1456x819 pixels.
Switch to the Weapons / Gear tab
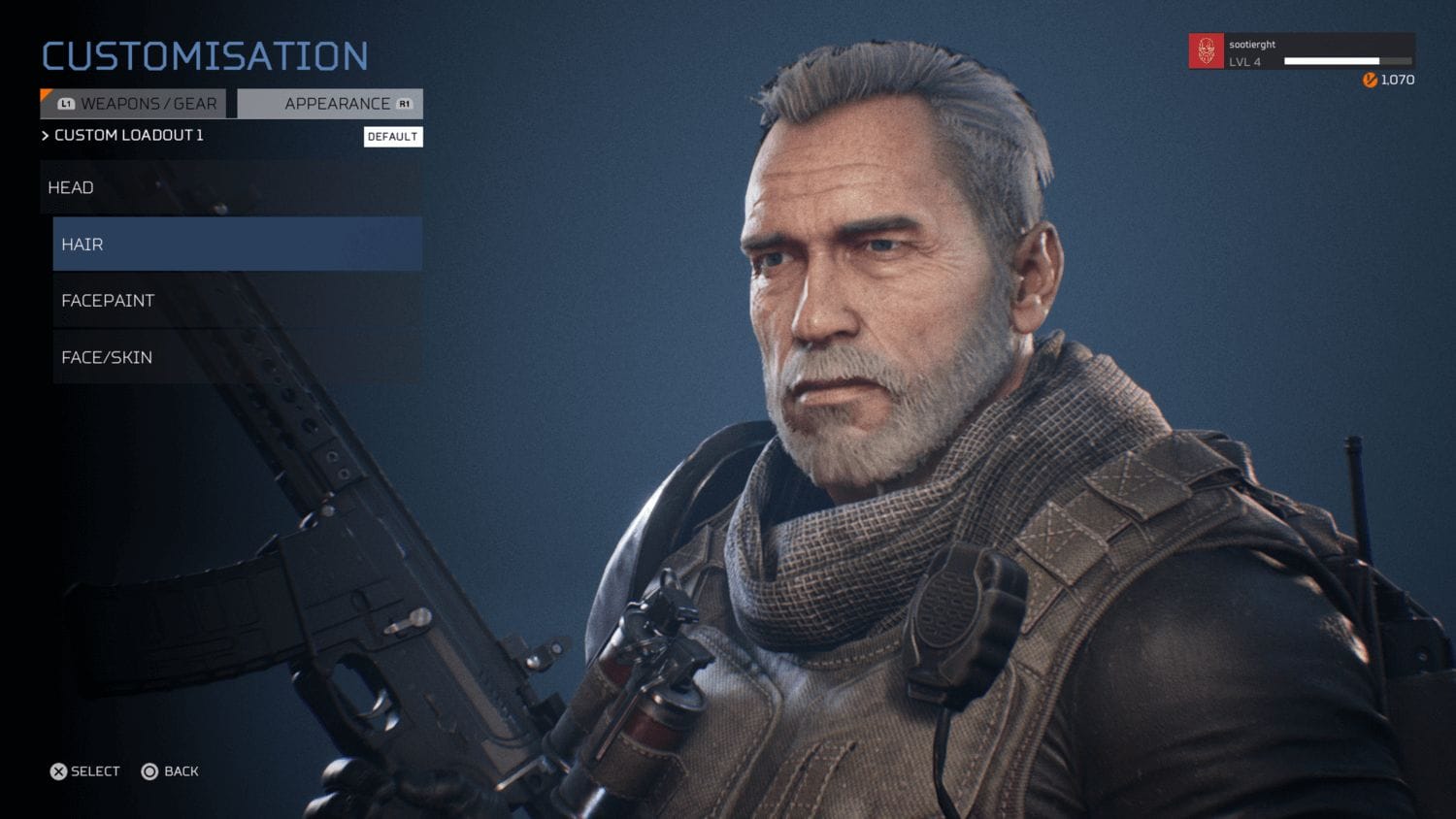click(x=134, y=104)
